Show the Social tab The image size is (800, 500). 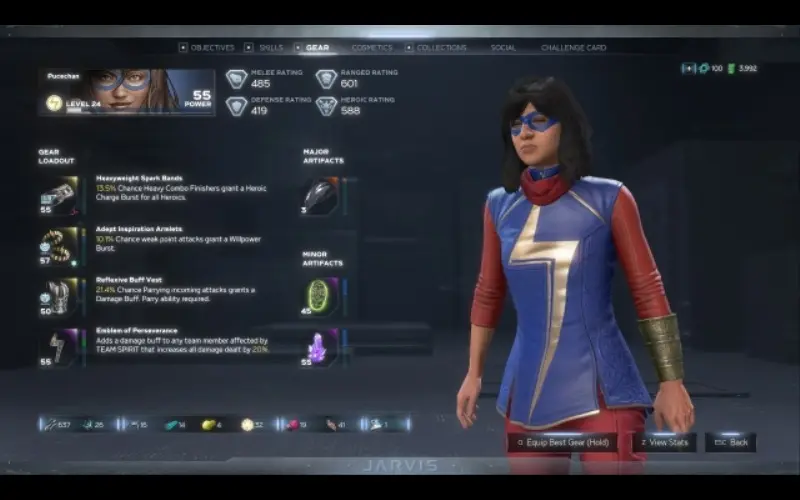pos(503,47)
